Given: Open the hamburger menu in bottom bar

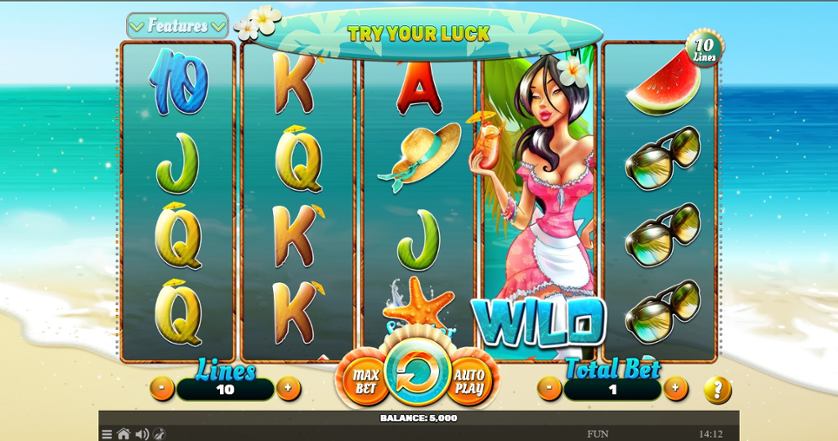Looking at the screenshot, I should point(107,434).
